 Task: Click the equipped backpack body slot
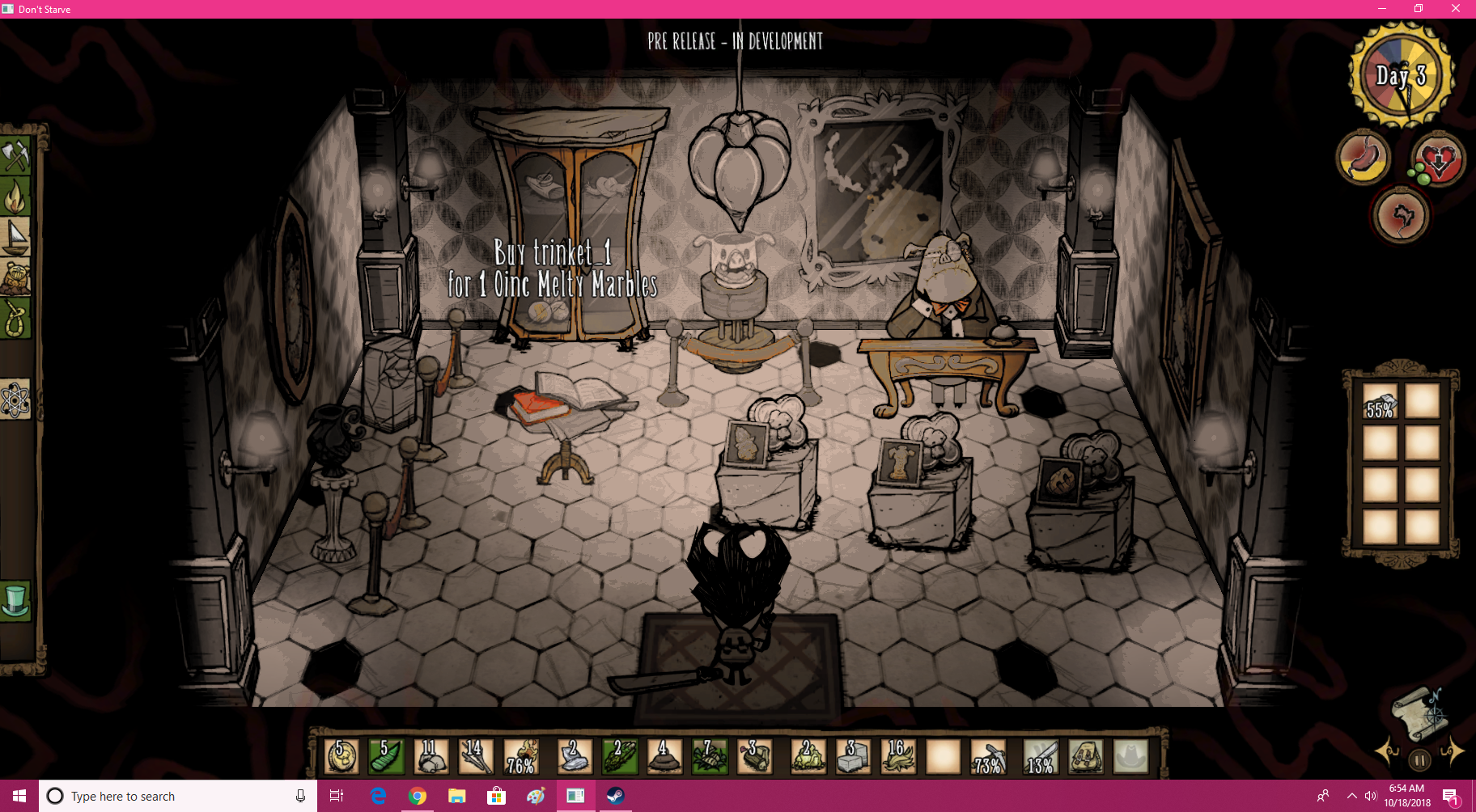coord(1086,757)
